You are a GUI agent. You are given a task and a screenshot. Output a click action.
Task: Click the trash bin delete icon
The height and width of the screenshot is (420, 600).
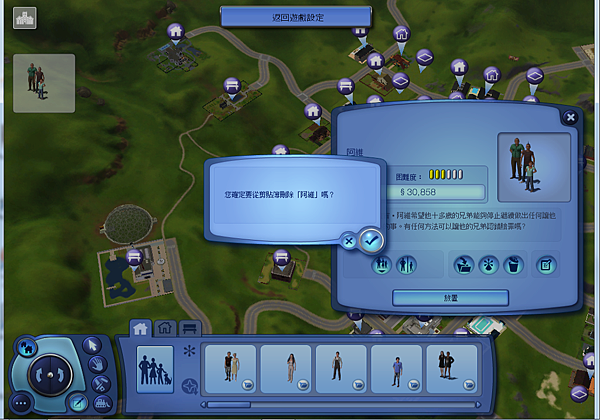[x=513, y=265]
